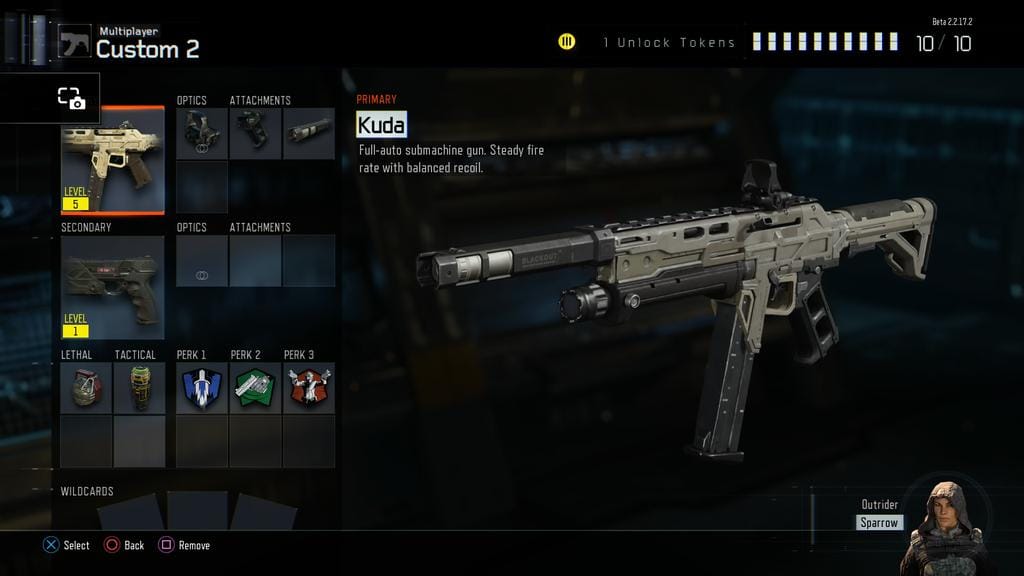This screenshot has width=1024, height=576.
Task: Select the secondary pistol slot
Action: coord(112,282)
